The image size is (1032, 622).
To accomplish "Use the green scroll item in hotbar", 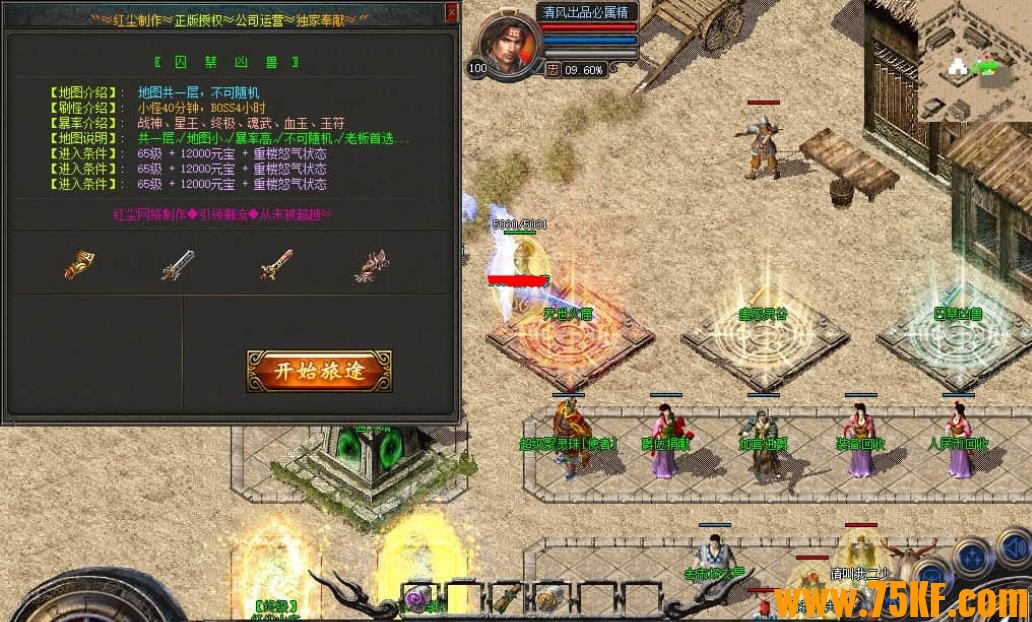I will click(505, 598).
